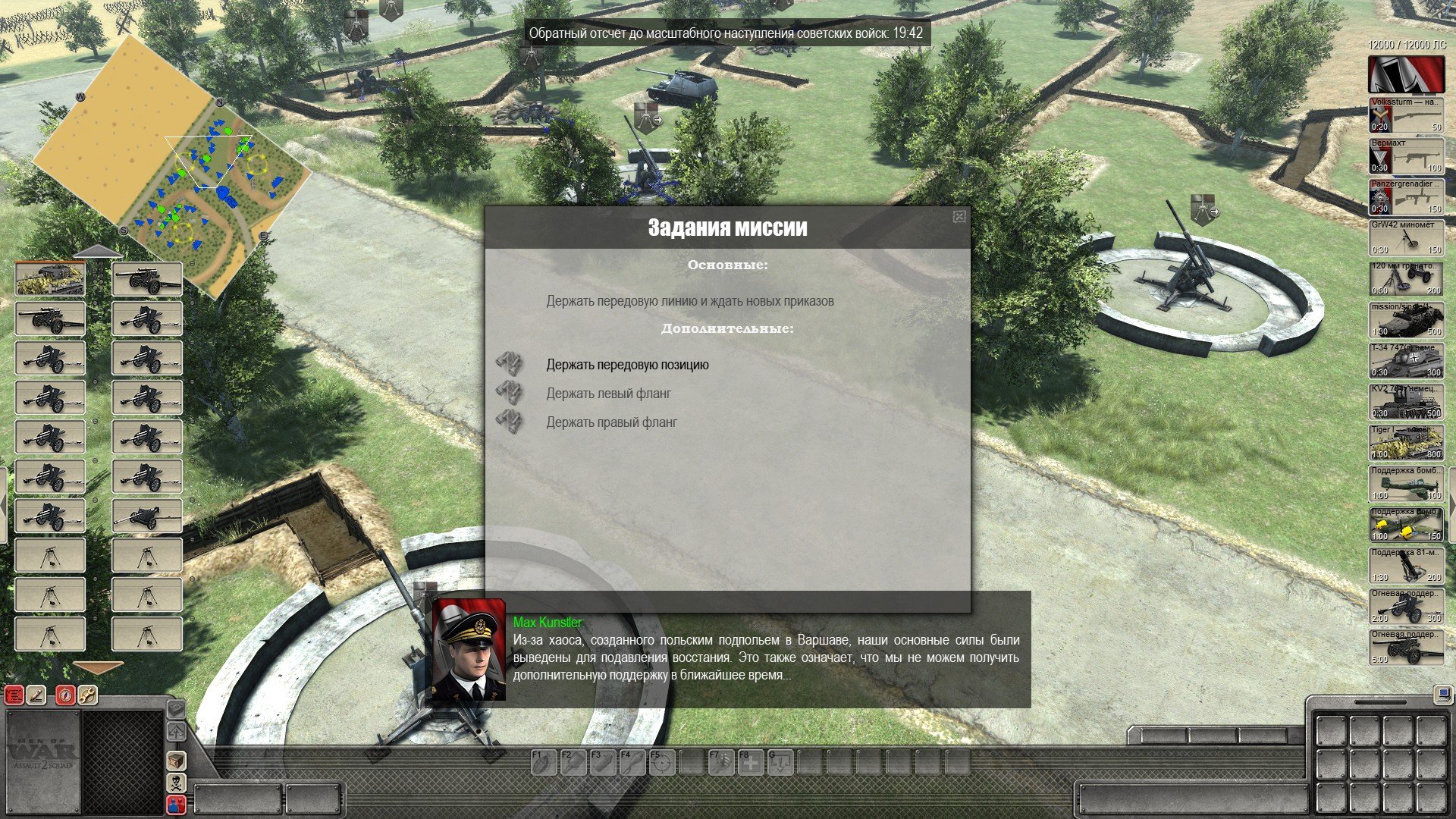
Task: Open the wrench settings icon
Action: click(87, 695)
